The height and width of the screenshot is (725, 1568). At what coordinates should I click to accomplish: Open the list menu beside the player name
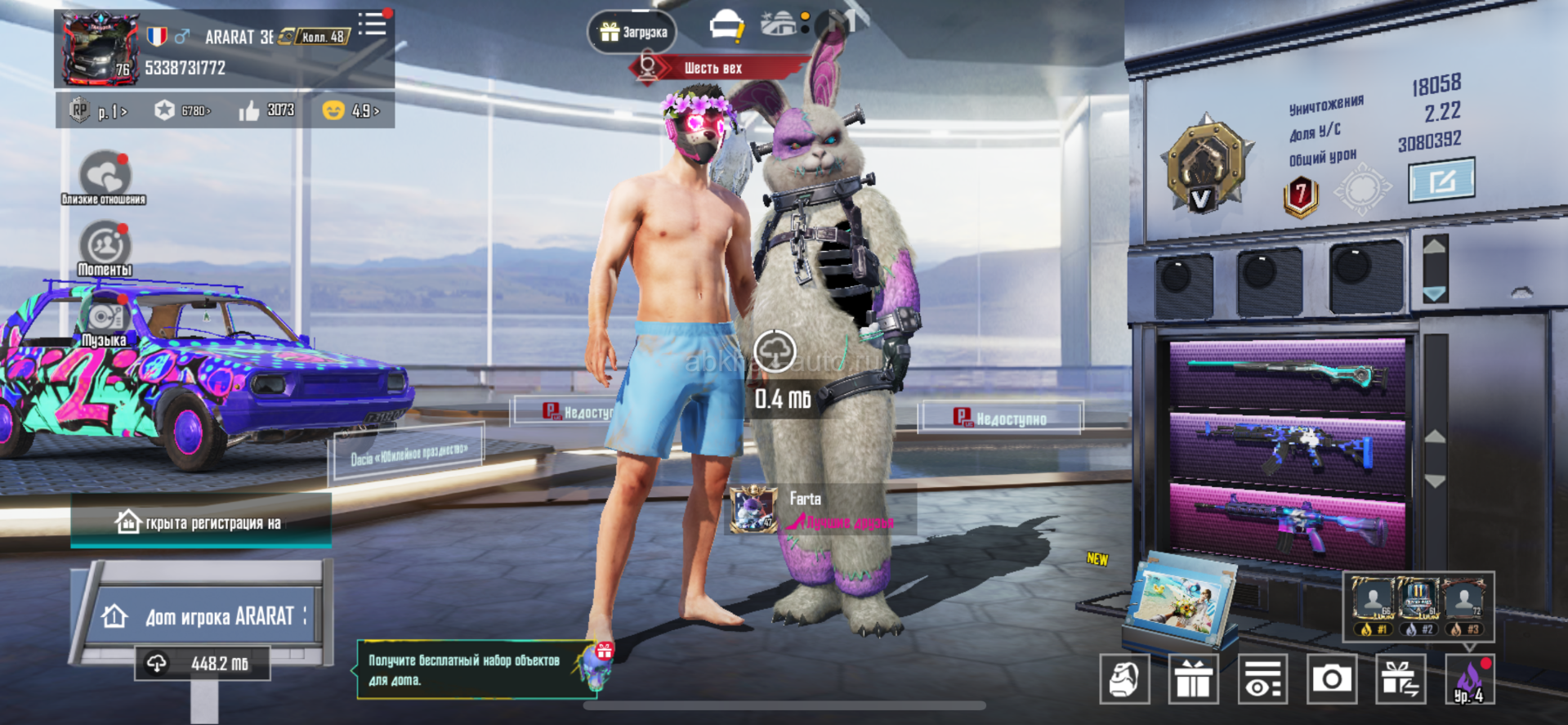click(x=373, y=24)
